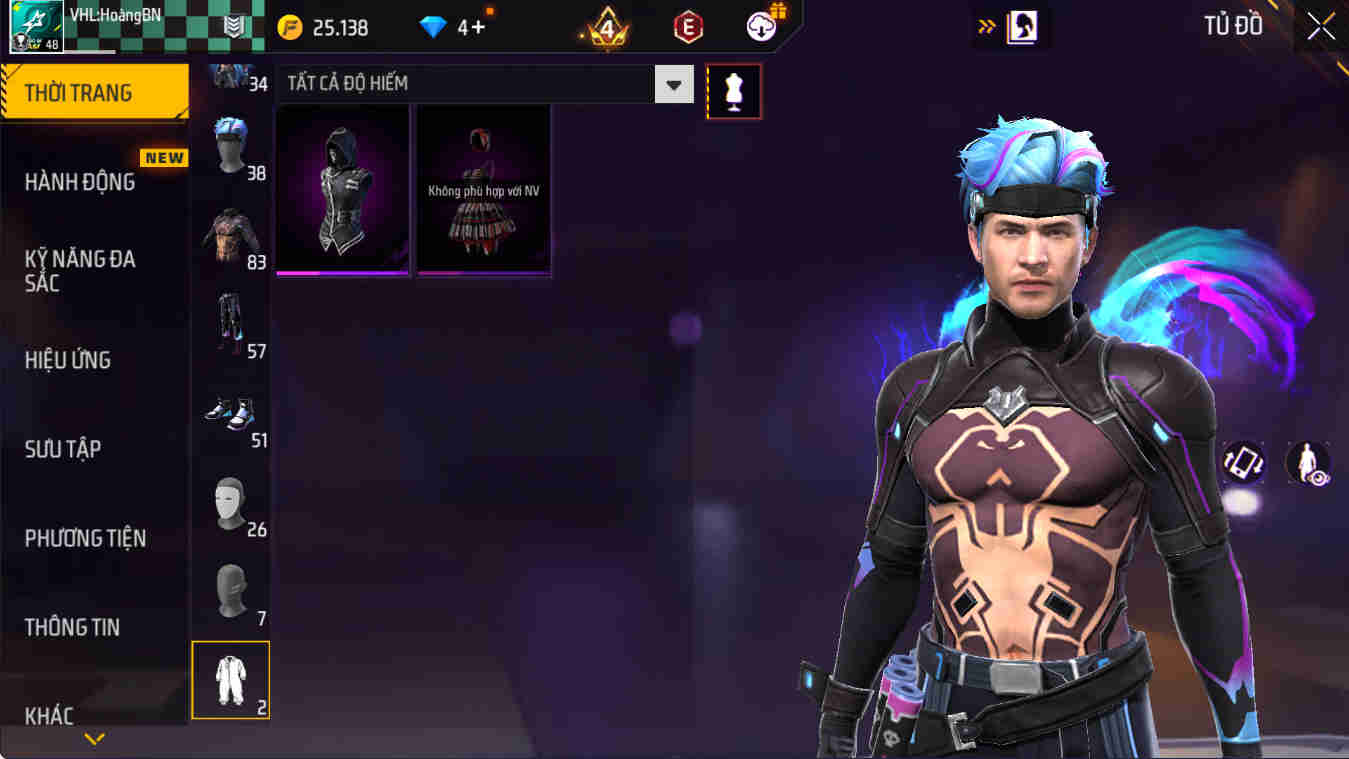Select the pants category slot showing 57
Screen dimensions: 1349x759
(231, 320)
